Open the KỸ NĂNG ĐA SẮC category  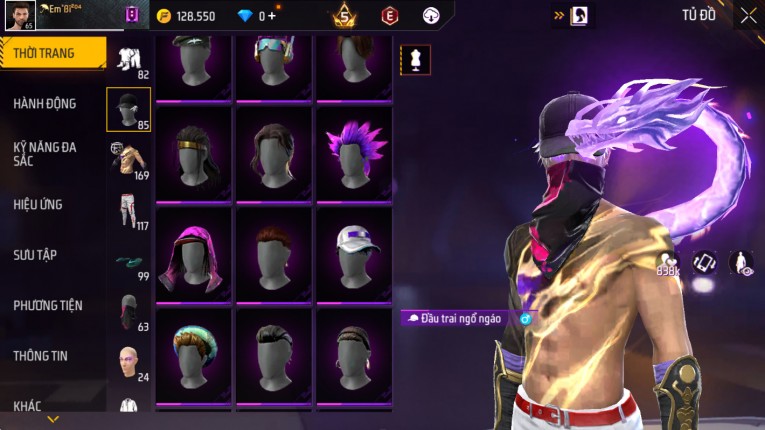pos(45,153)
